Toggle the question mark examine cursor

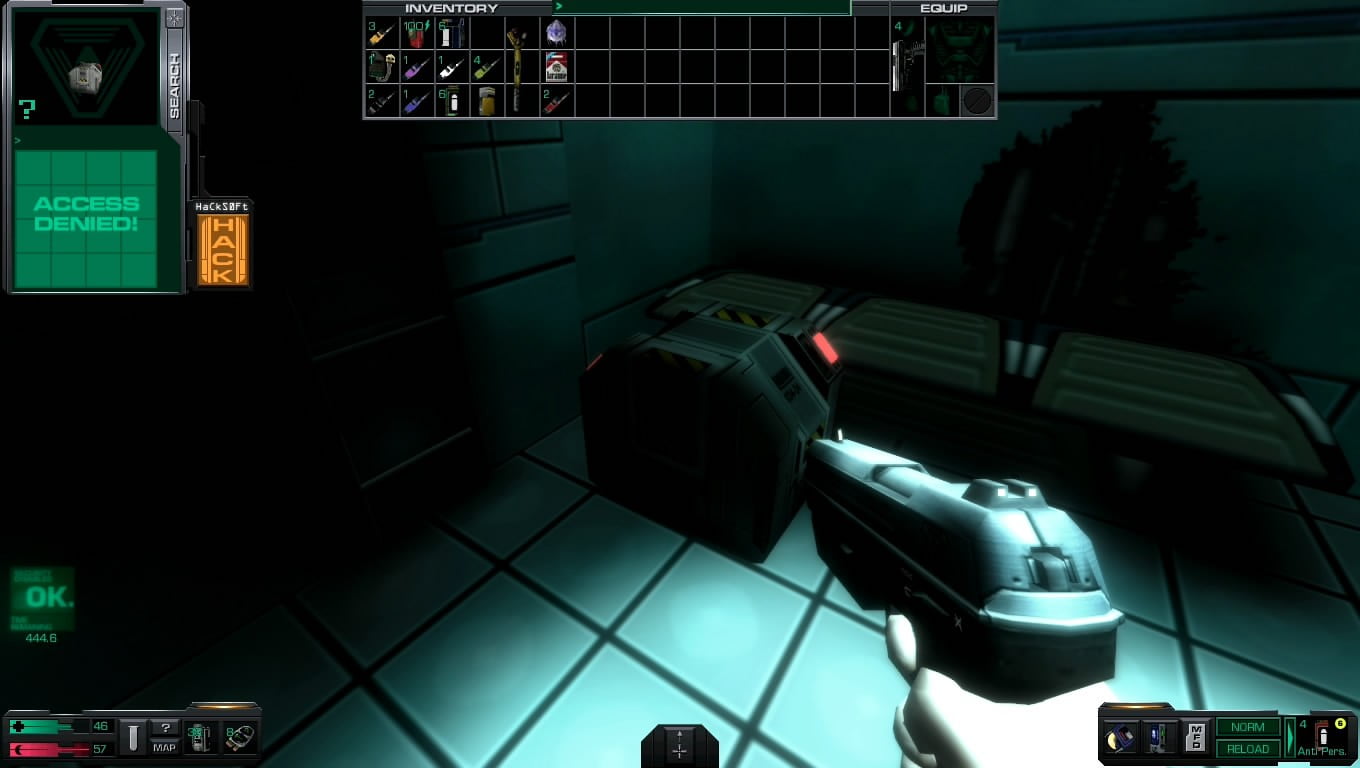coord(166,728)
